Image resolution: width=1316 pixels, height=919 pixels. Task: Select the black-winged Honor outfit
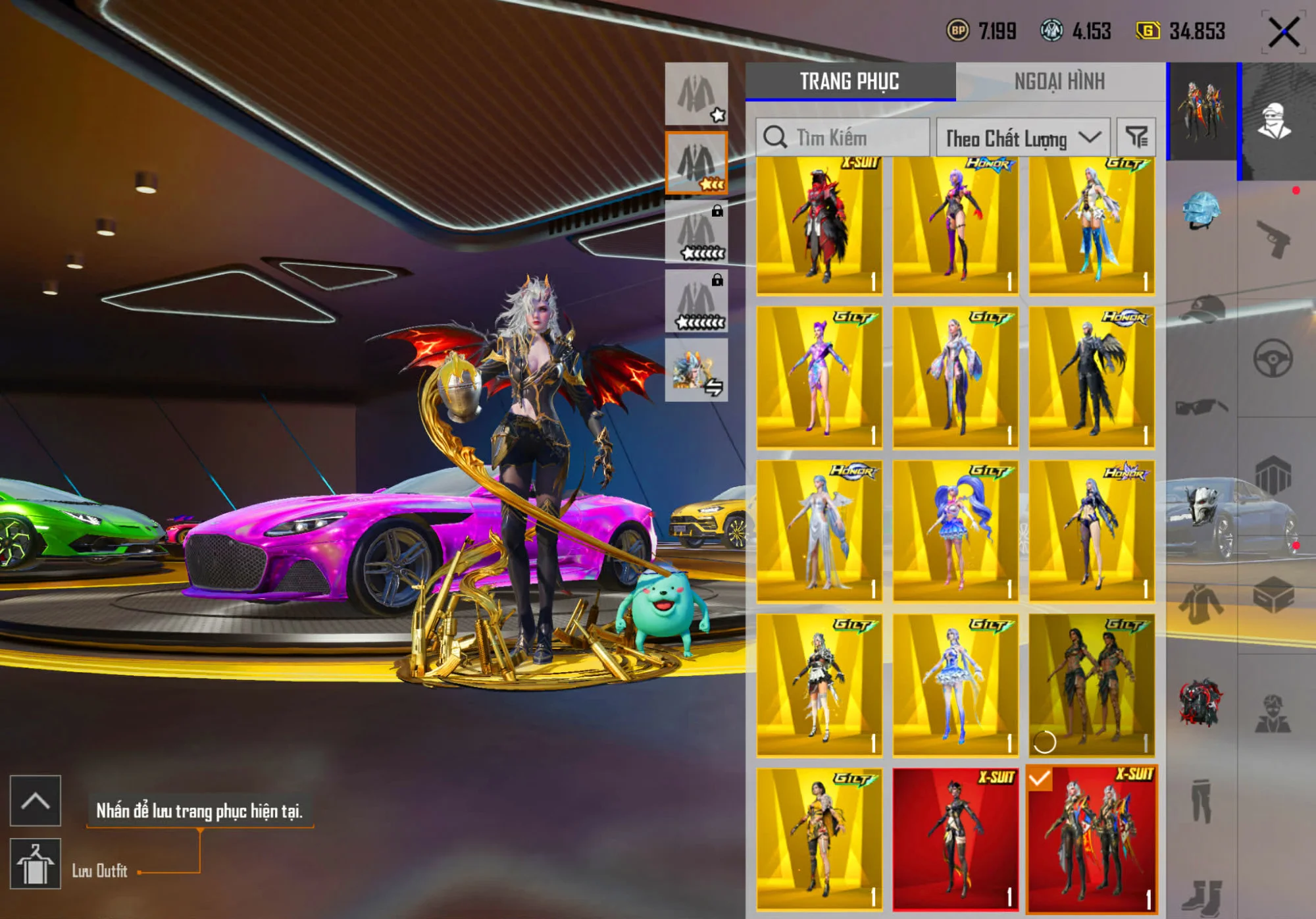click(1092, 377)
